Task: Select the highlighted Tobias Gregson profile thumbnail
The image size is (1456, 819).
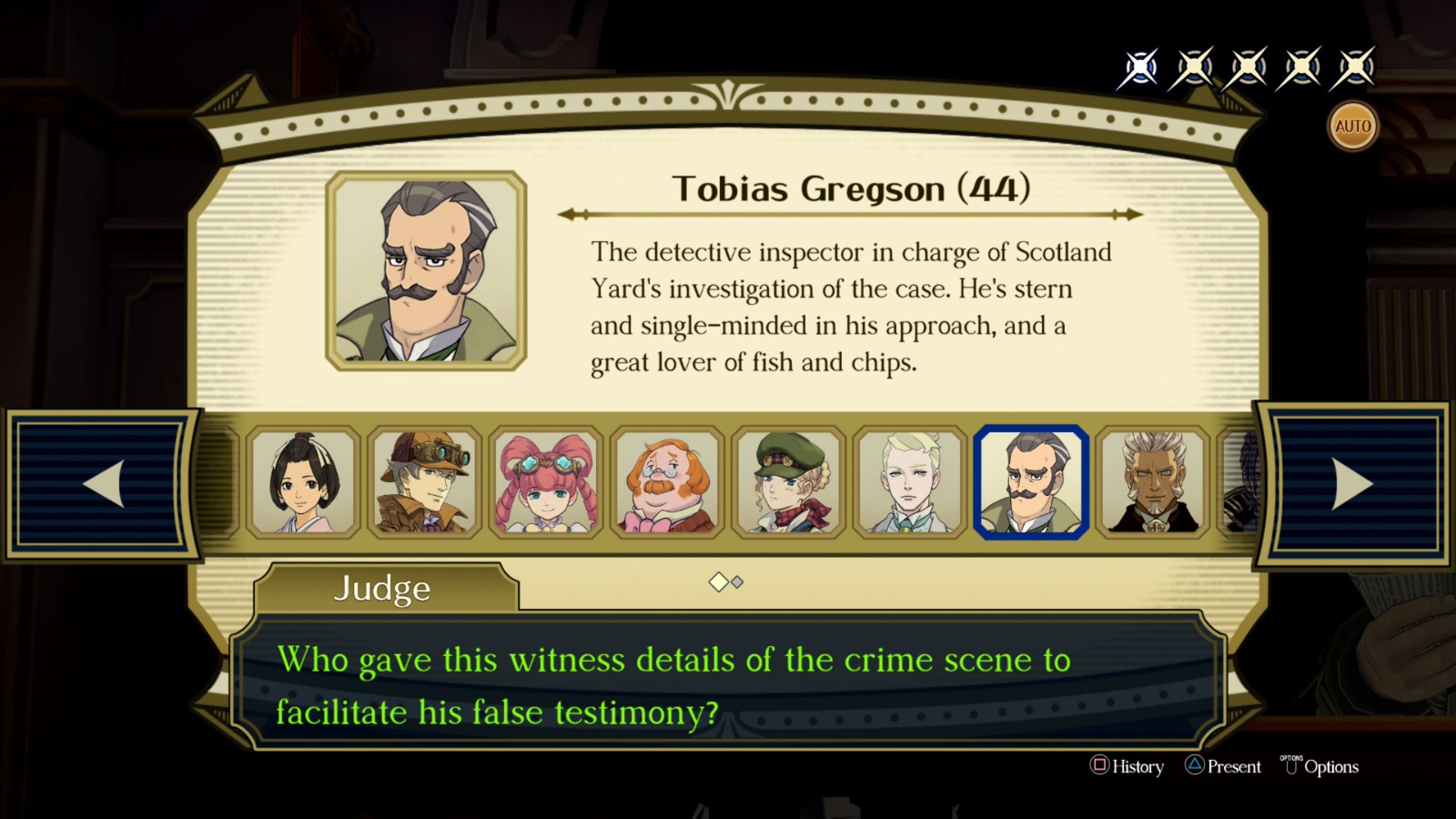Action: (1029, 483)
